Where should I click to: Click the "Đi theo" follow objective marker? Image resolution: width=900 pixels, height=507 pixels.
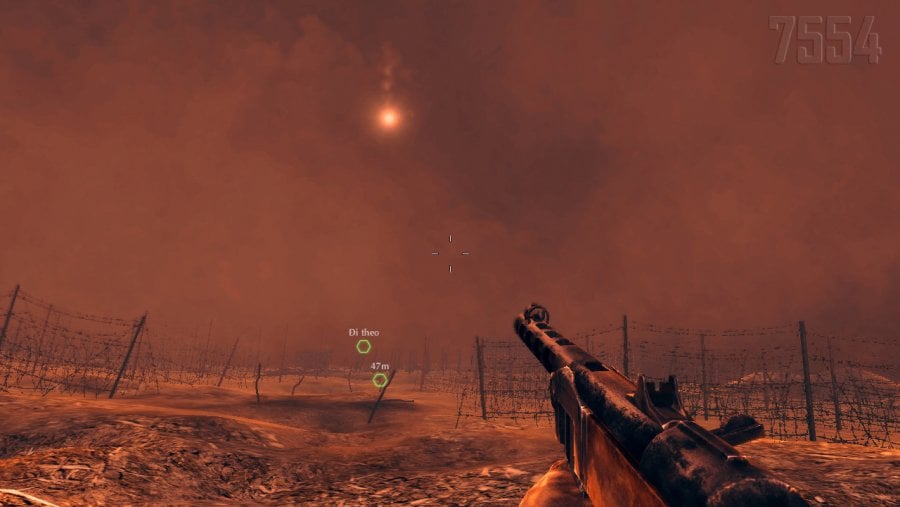pos(364,346)
